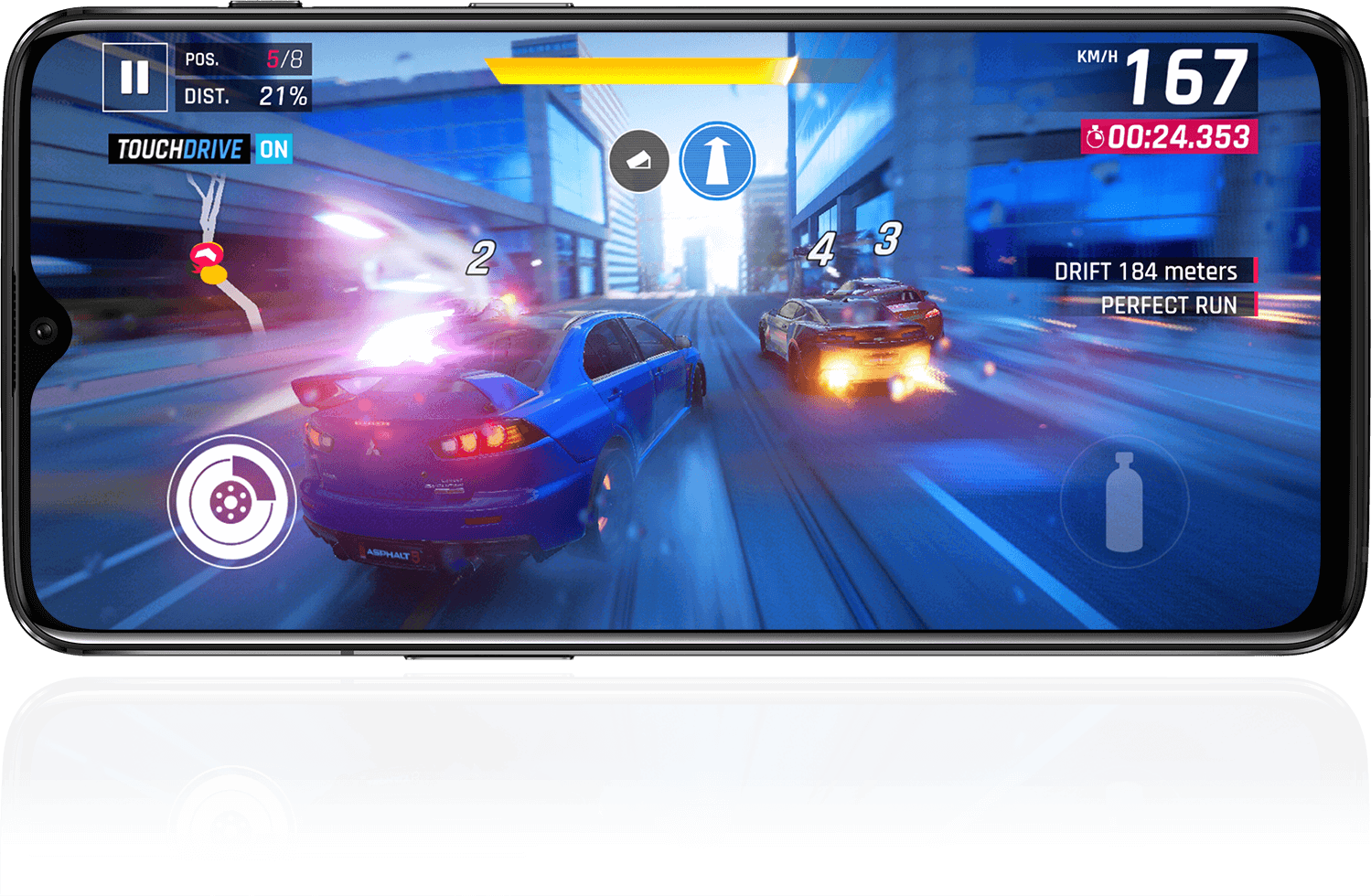Toggle TouchDrive ON switch
Image resolution: width=1371 pixels, height=896 pixels.
point(273,149)
